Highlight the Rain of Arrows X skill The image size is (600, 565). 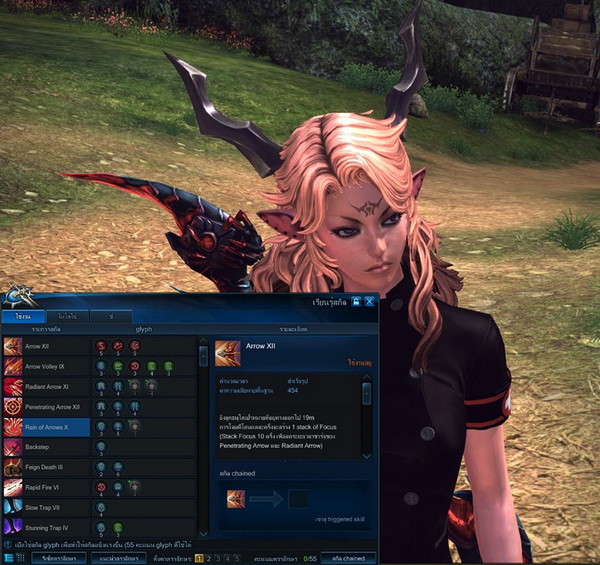click(45, 427)
